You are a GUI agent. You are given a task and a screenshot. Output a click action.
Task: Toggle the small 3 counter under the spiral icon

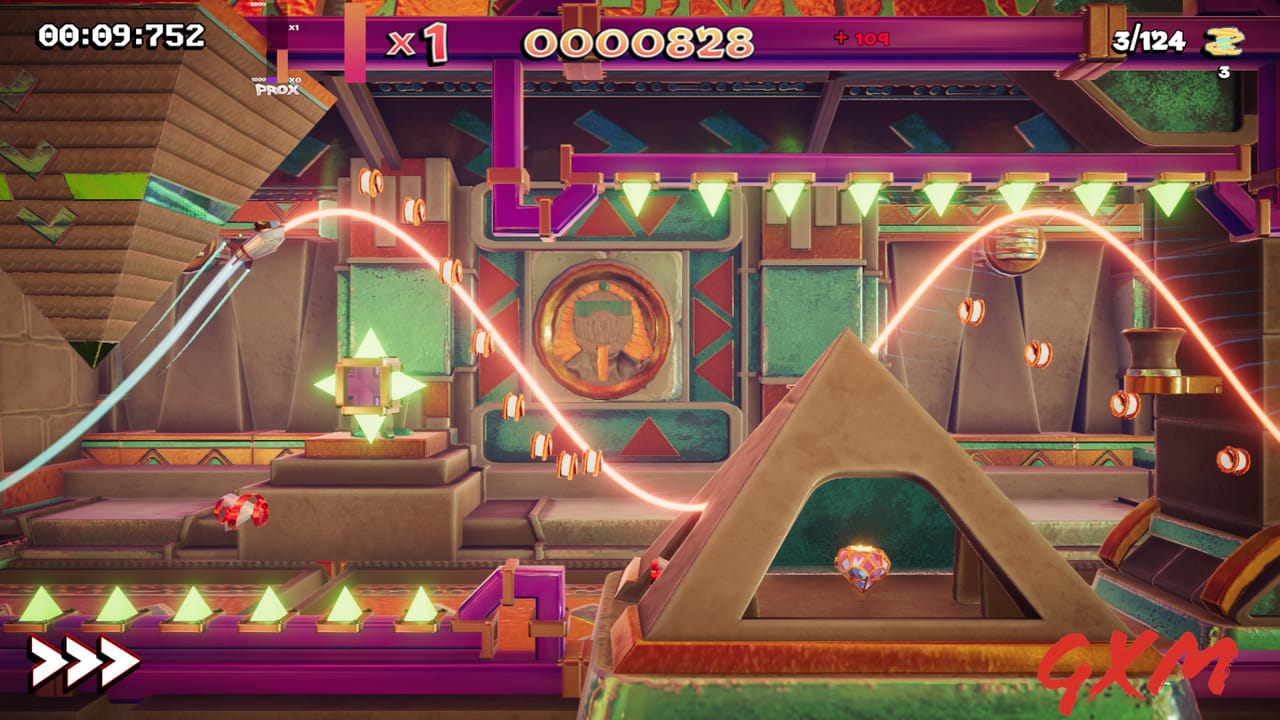pos(1222,72)
